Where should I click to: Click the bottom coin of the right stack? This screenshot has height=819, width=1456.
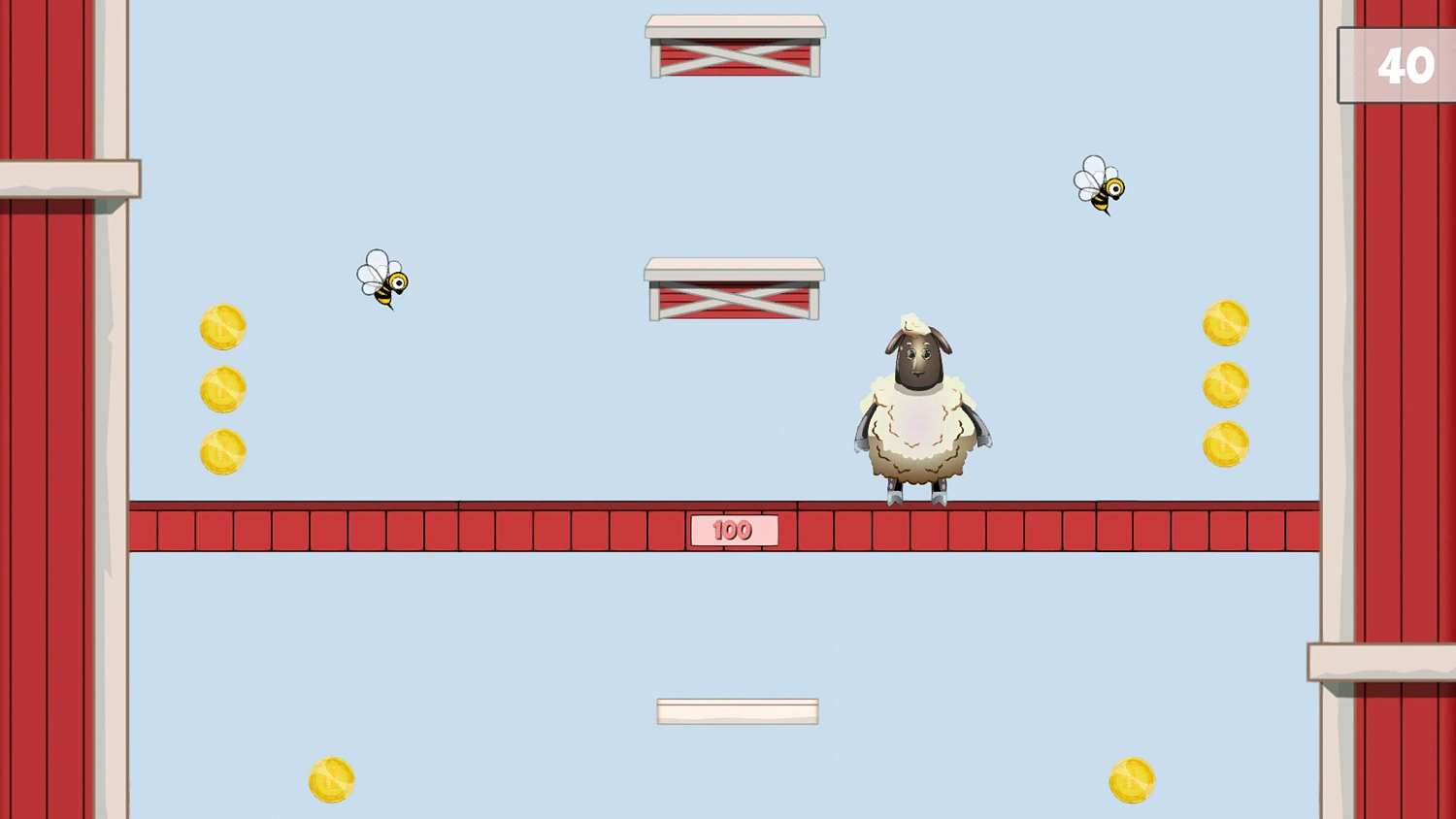pos(1225,445)
